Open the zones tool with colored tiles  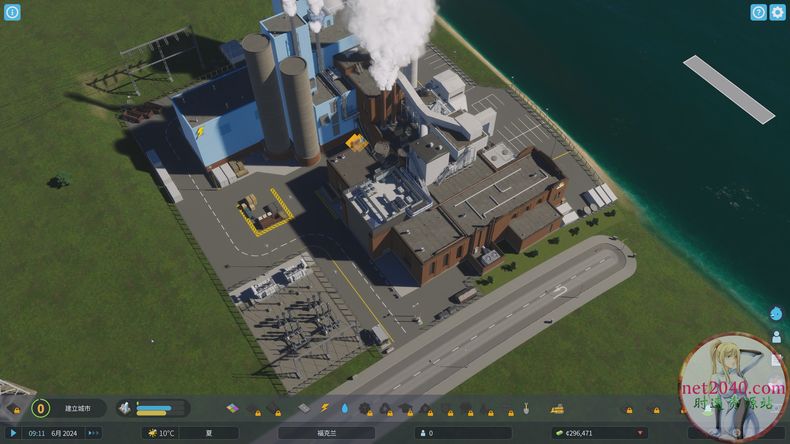(233, 408)
